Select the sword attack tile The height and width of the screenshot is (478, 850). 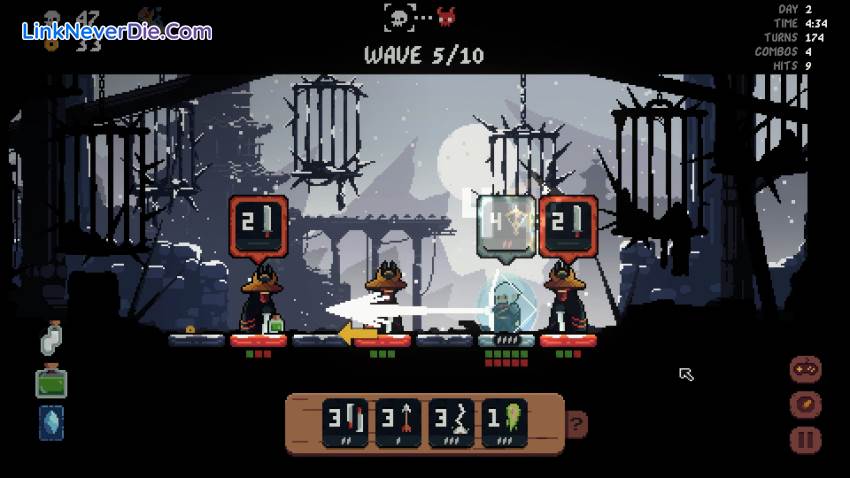342,420
